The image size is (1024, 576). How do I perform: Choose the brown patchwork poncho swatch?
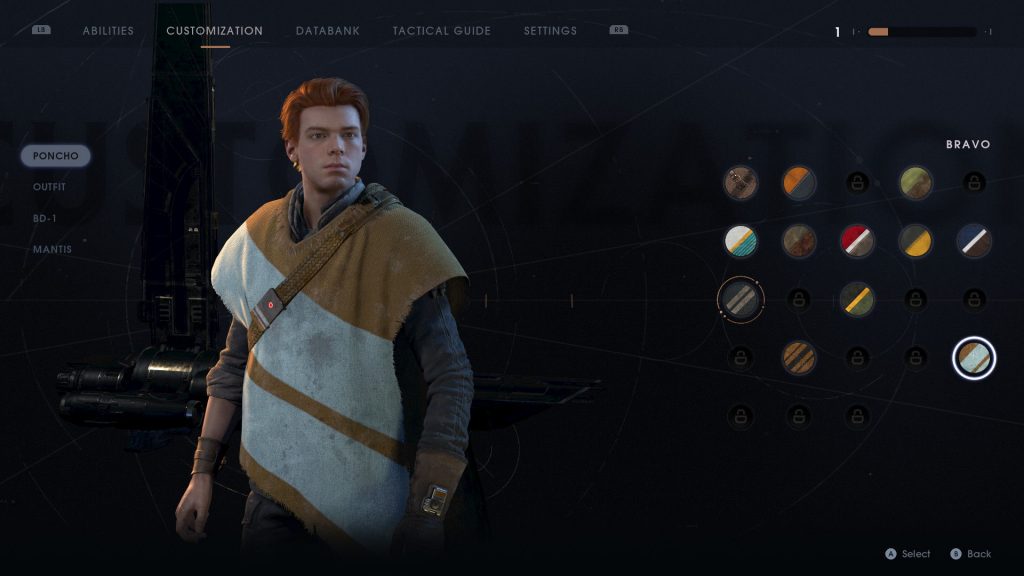741,182
